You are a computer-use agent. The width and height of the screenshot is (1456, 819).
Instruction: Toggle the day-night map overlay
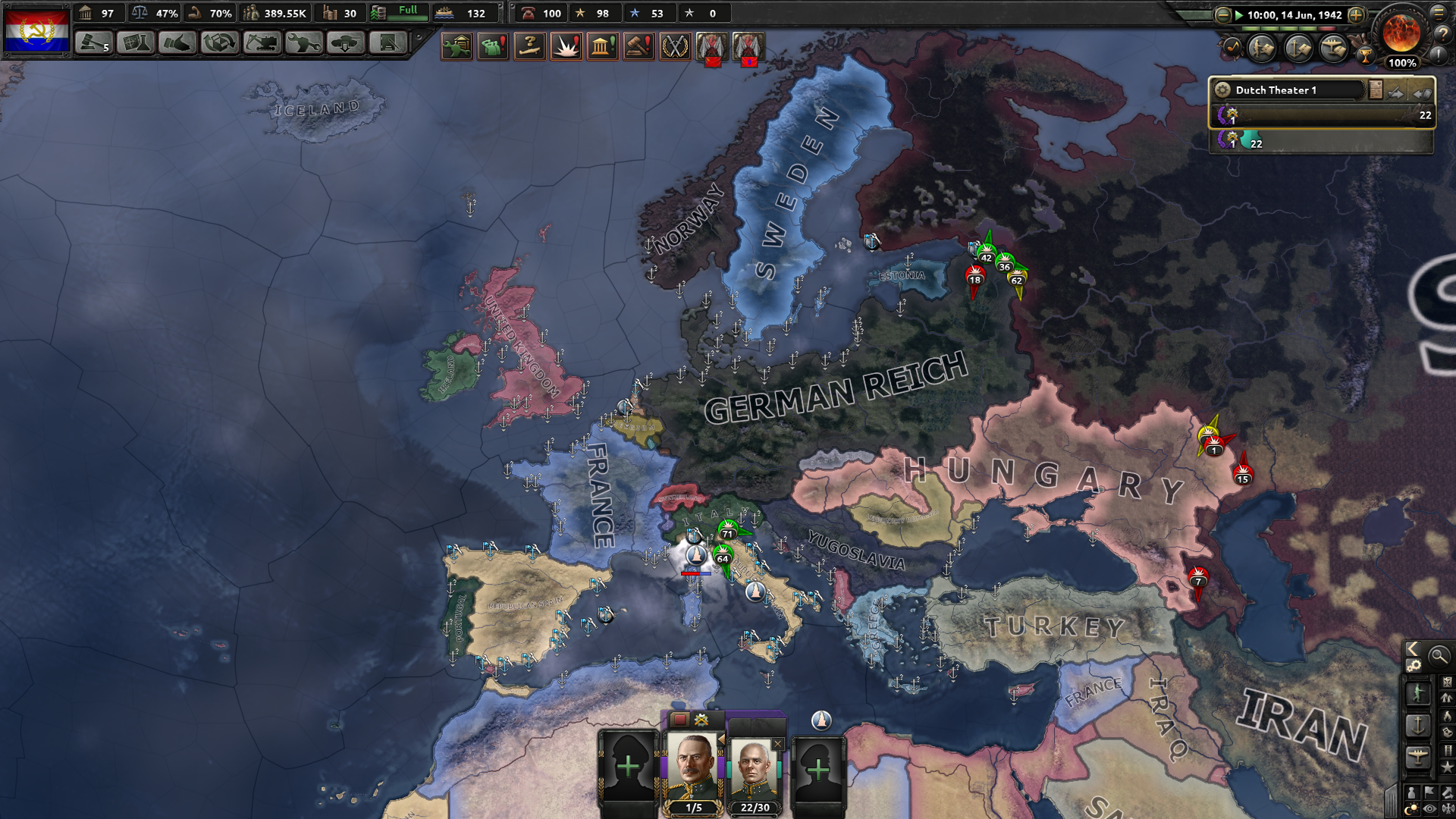[1411, 806]
